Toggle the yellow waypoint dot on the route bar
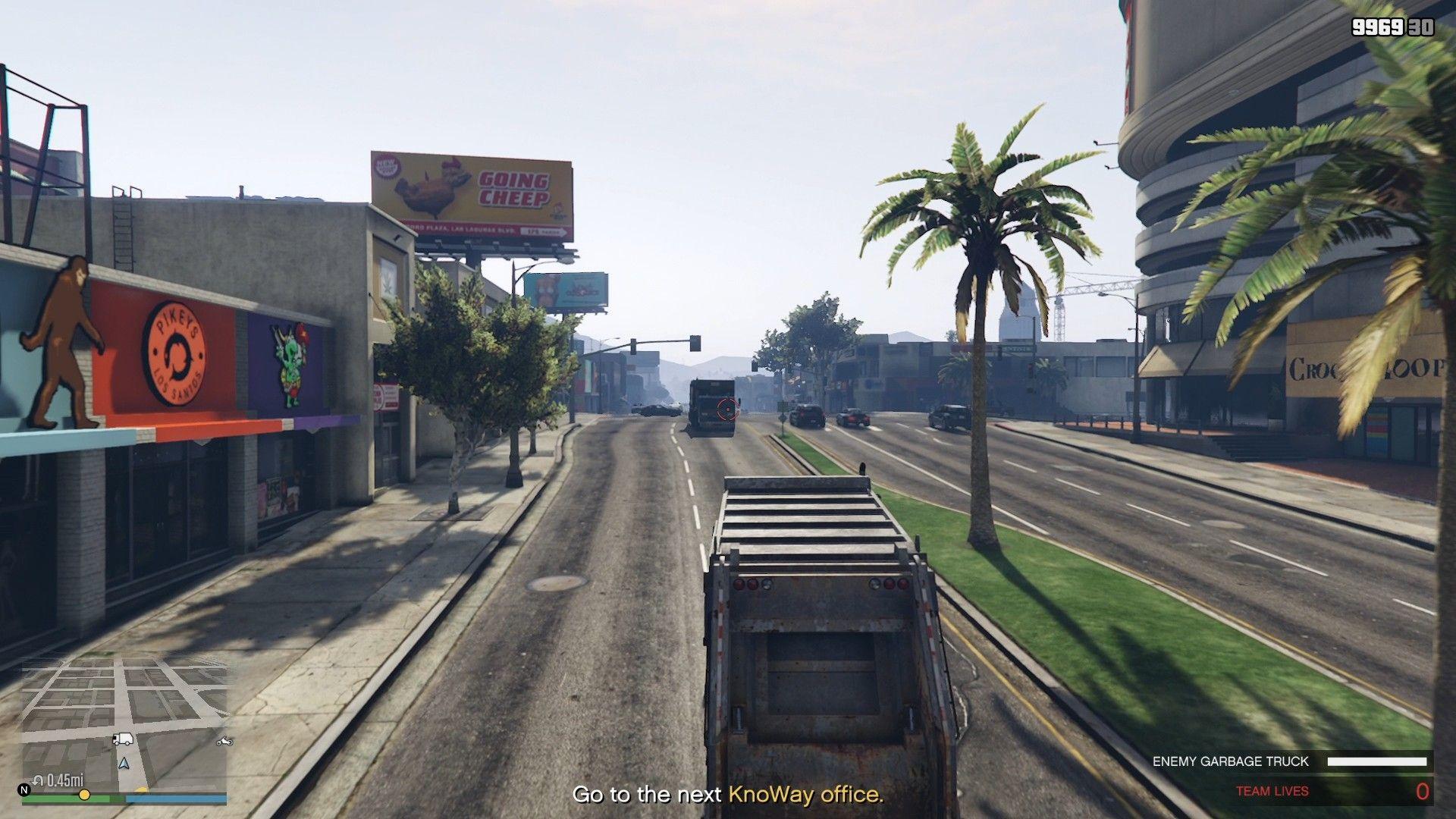 pos(84,795)
